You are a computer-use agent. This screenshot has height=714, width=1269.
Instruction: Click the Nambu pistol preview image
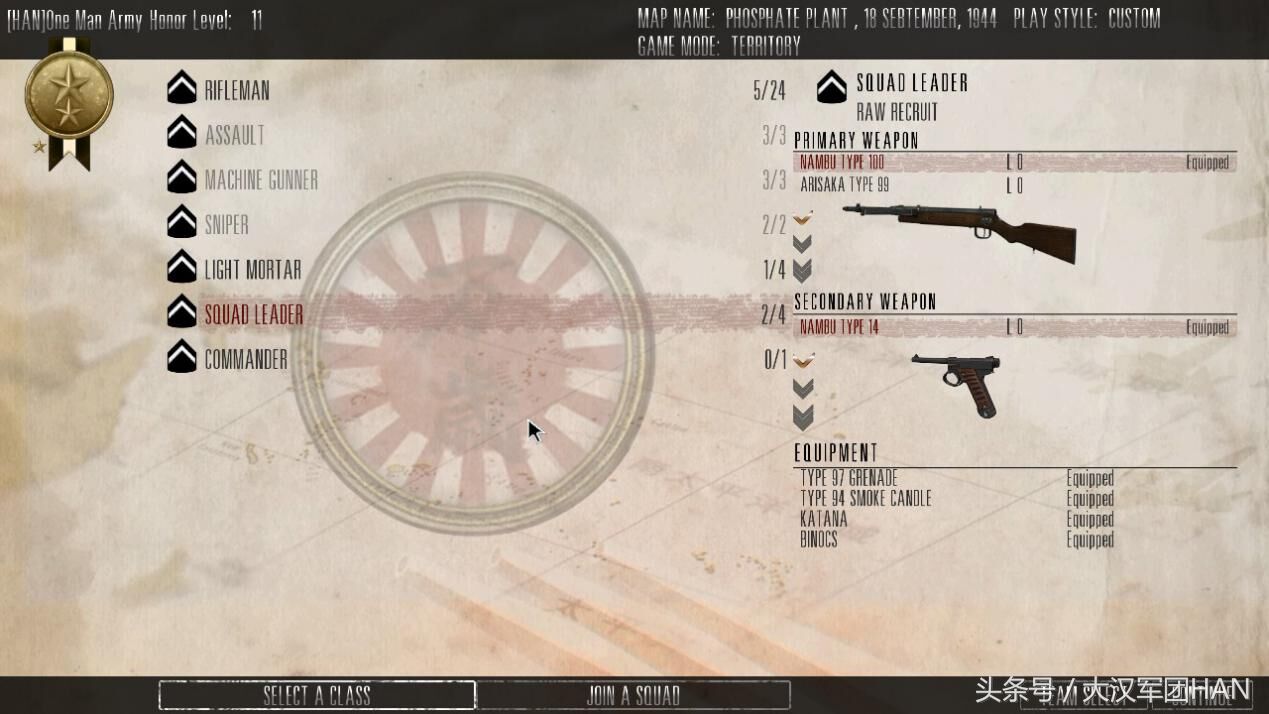[957, 382]
